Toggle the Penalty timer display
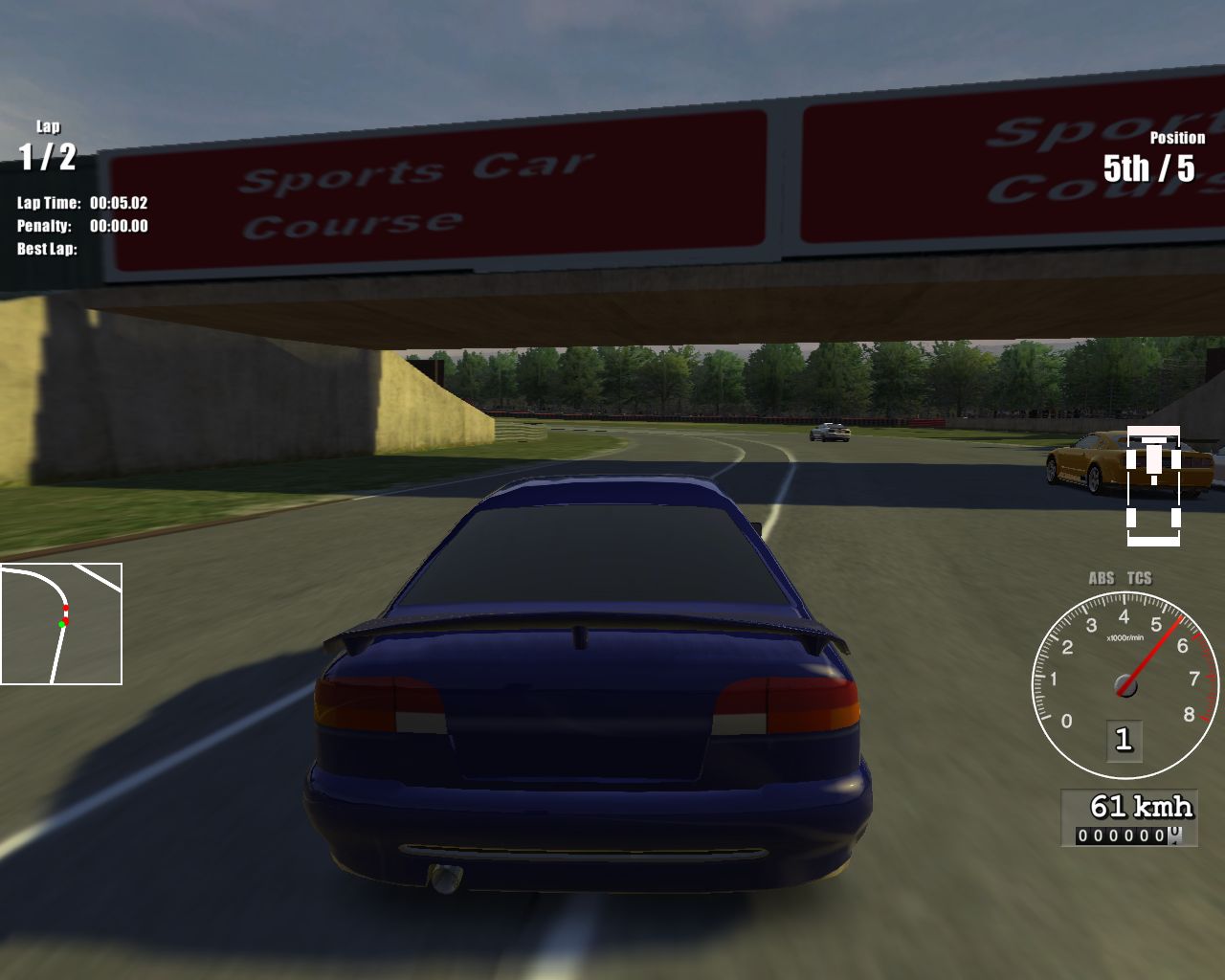The image size is (1225, 980). click(79, 227)
